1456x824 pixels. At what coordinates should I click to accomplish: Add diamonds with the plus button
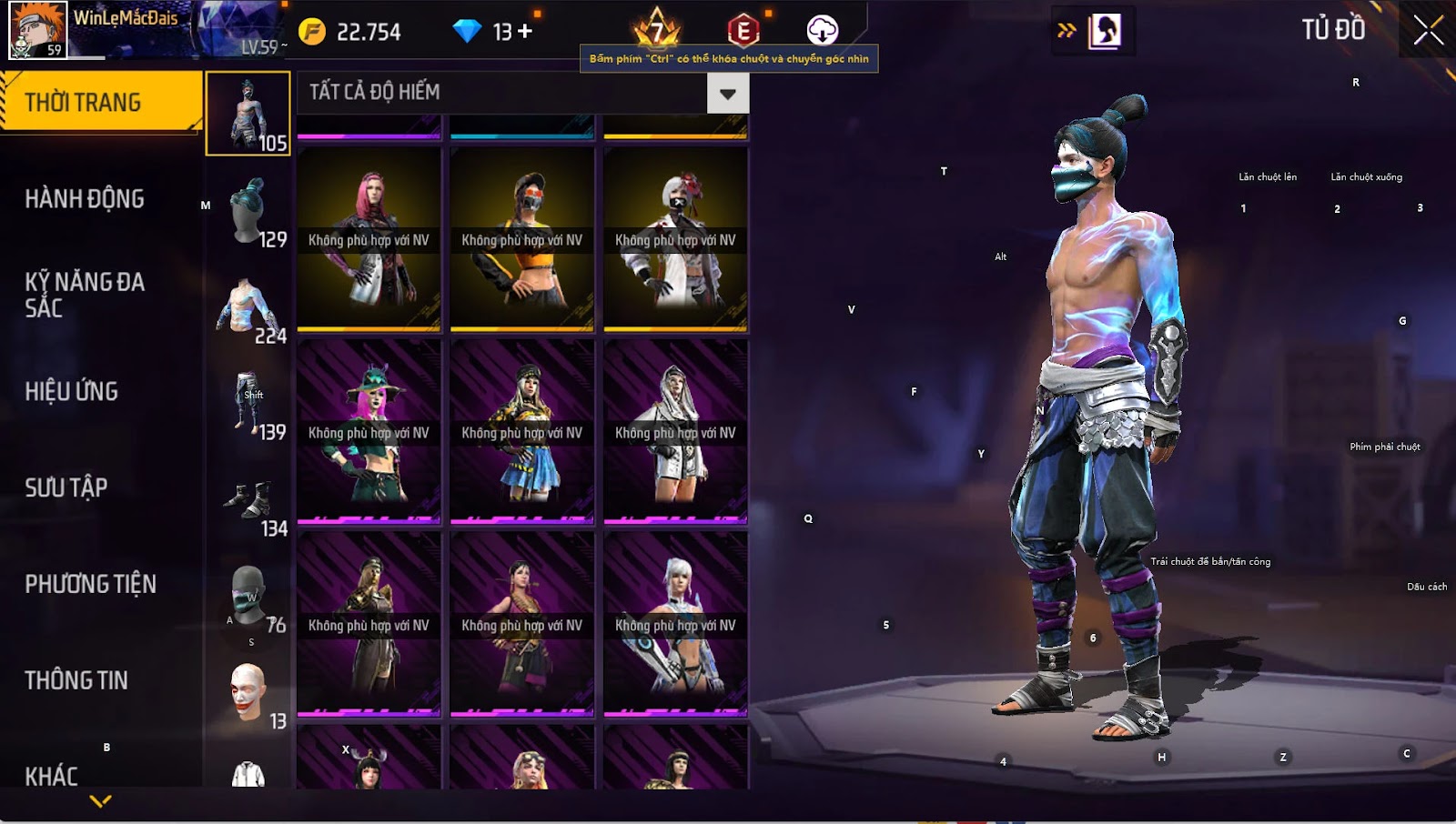[524, 32]
